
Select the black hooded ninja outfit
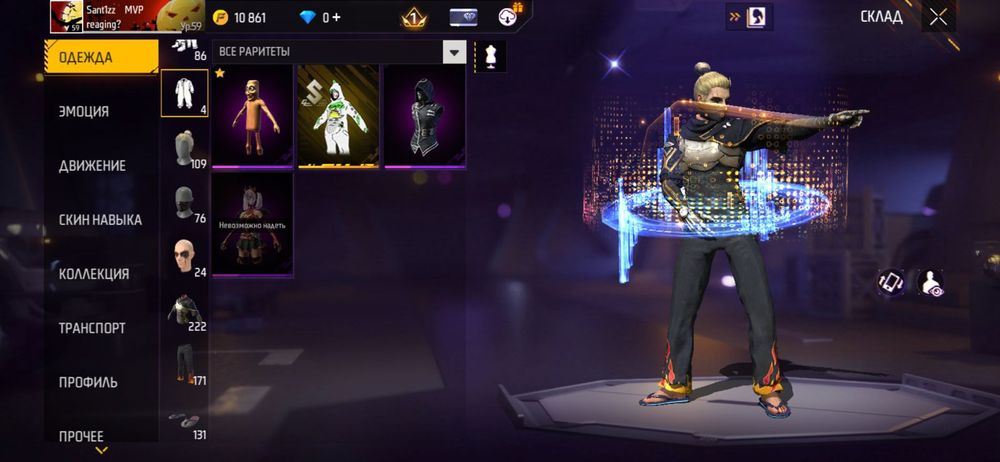(424, 117)
